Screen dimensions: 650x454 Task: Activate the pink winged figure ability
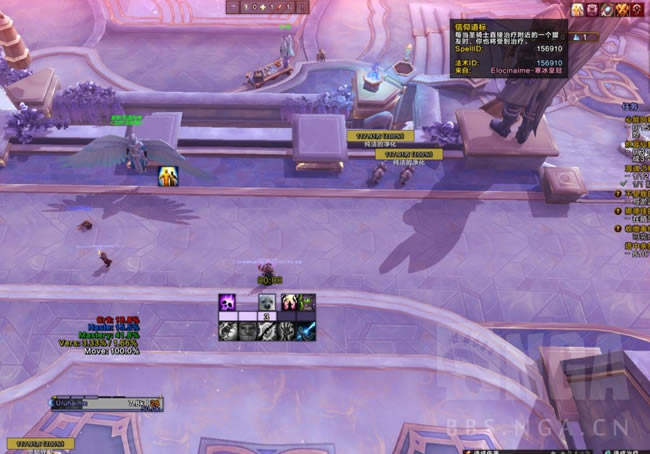point(287,302)
